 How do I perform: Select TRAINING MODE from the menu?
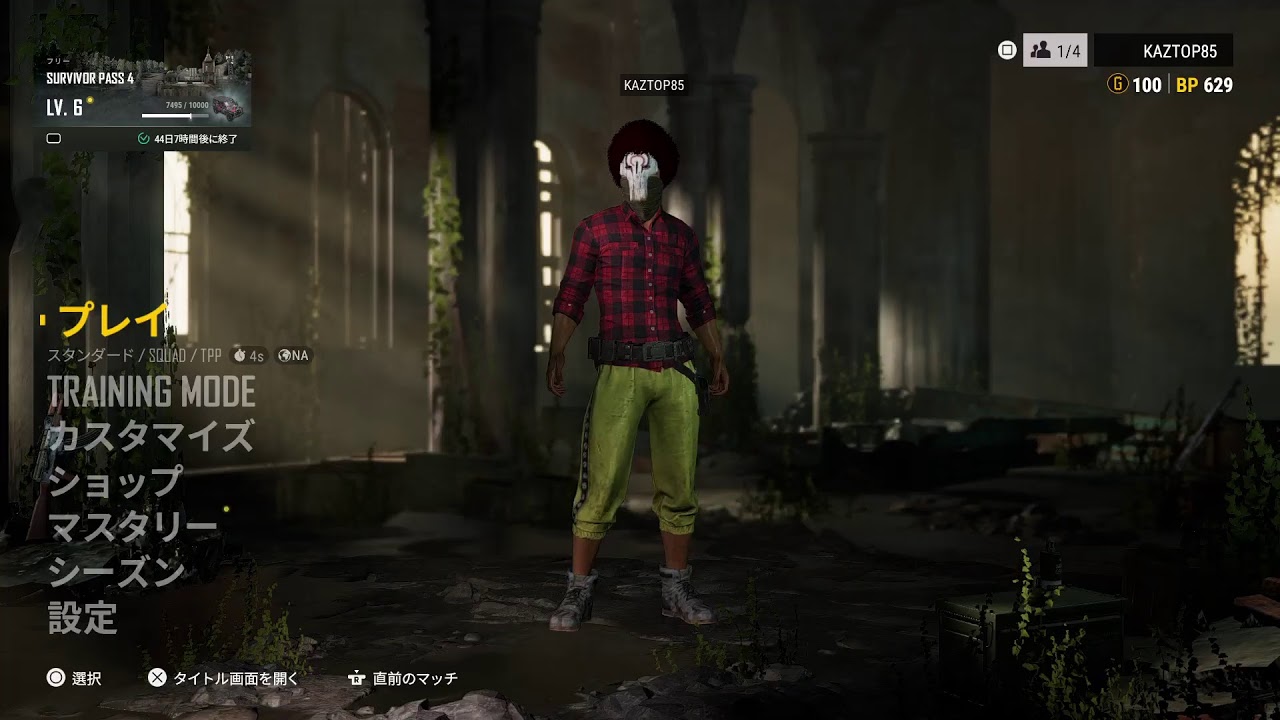point(151,391)
